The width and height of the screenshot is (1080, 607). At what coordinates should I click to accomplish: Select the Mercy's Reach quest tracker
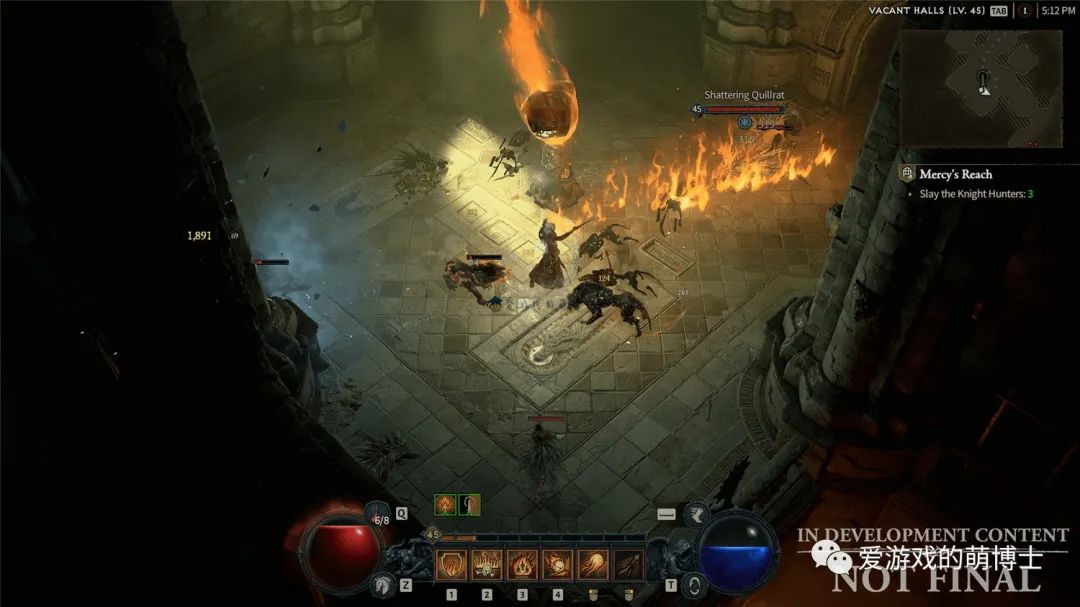[x=955, y=174]
